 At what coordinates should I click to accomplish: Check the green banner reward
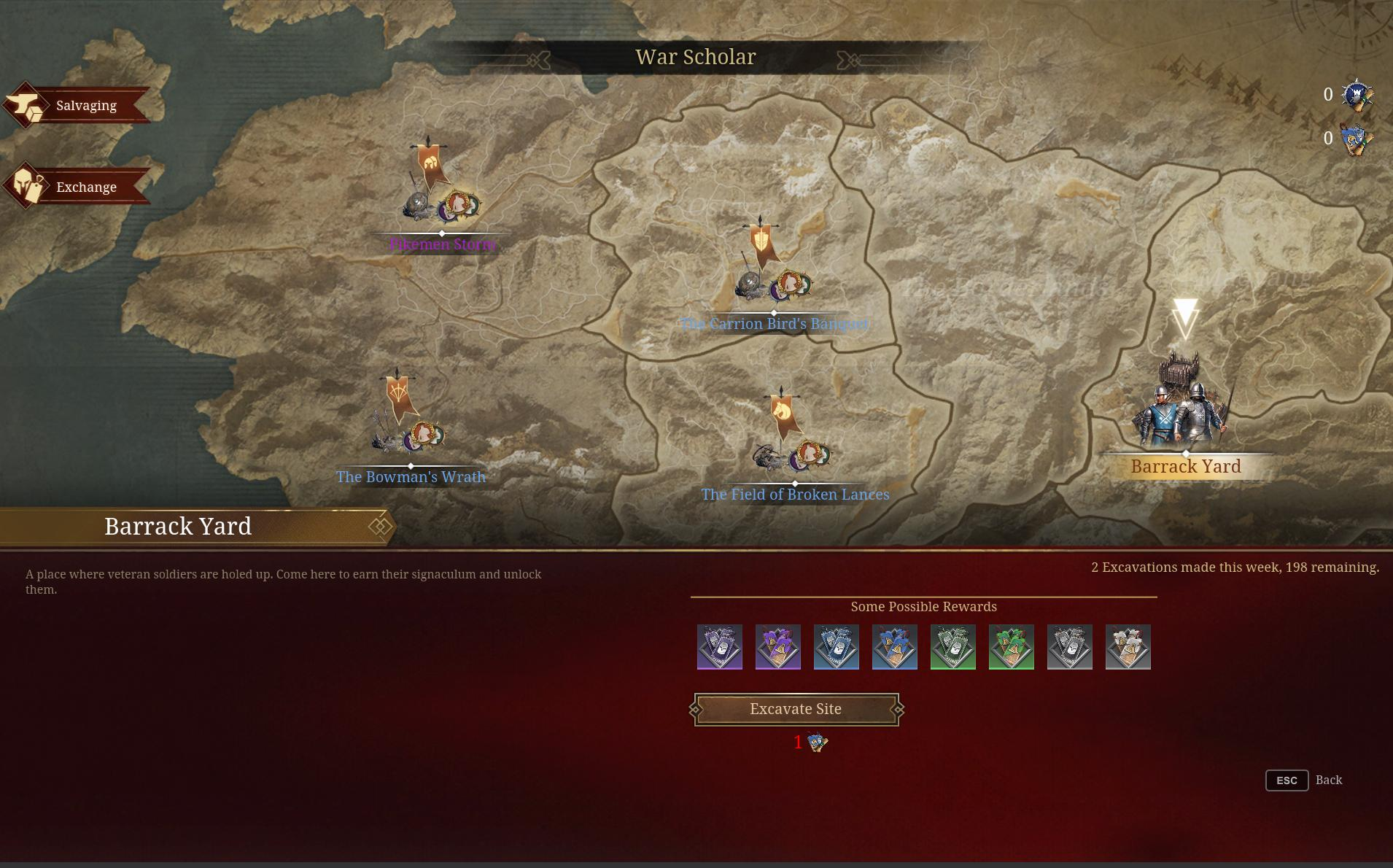pos(1012,647)
